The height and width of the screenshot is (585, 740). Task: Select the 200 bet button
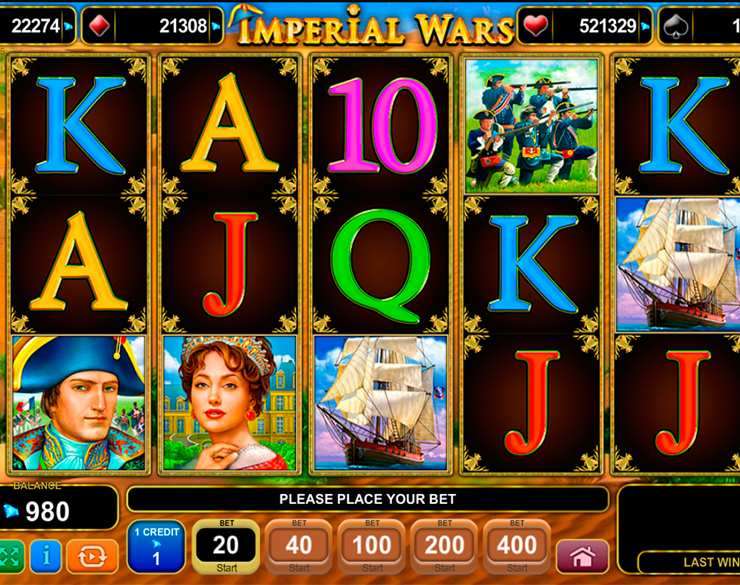coord(445,547)
